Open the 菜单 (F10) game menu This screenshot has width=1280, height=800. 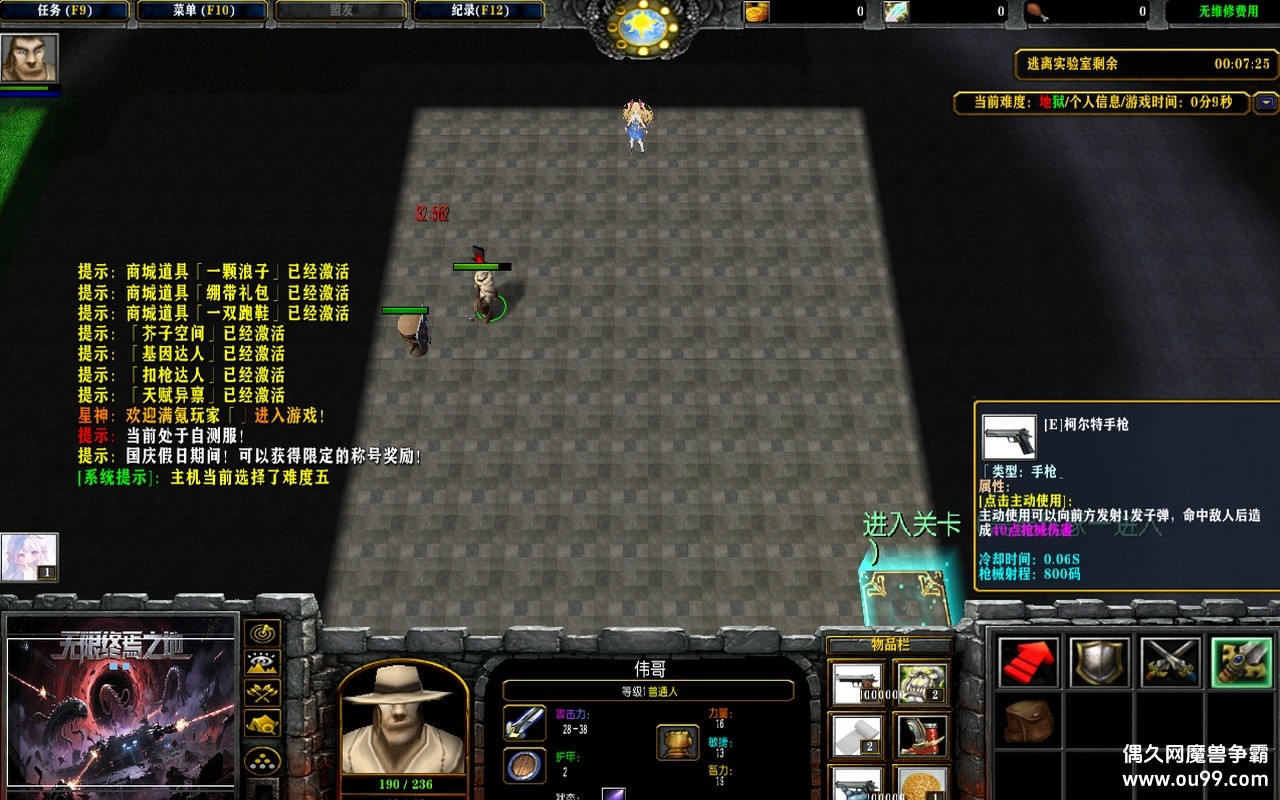(x=201, y=12)
